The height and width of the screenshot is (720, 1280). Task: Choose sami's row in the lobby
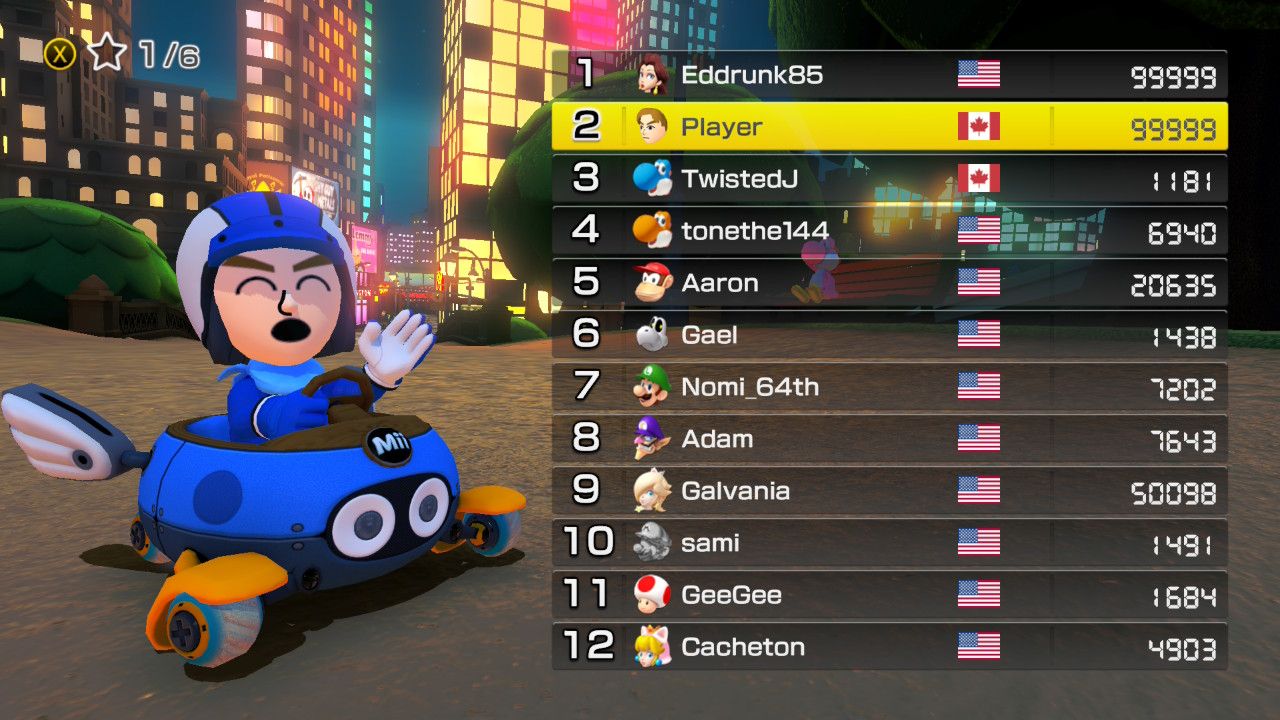(890, 543)
